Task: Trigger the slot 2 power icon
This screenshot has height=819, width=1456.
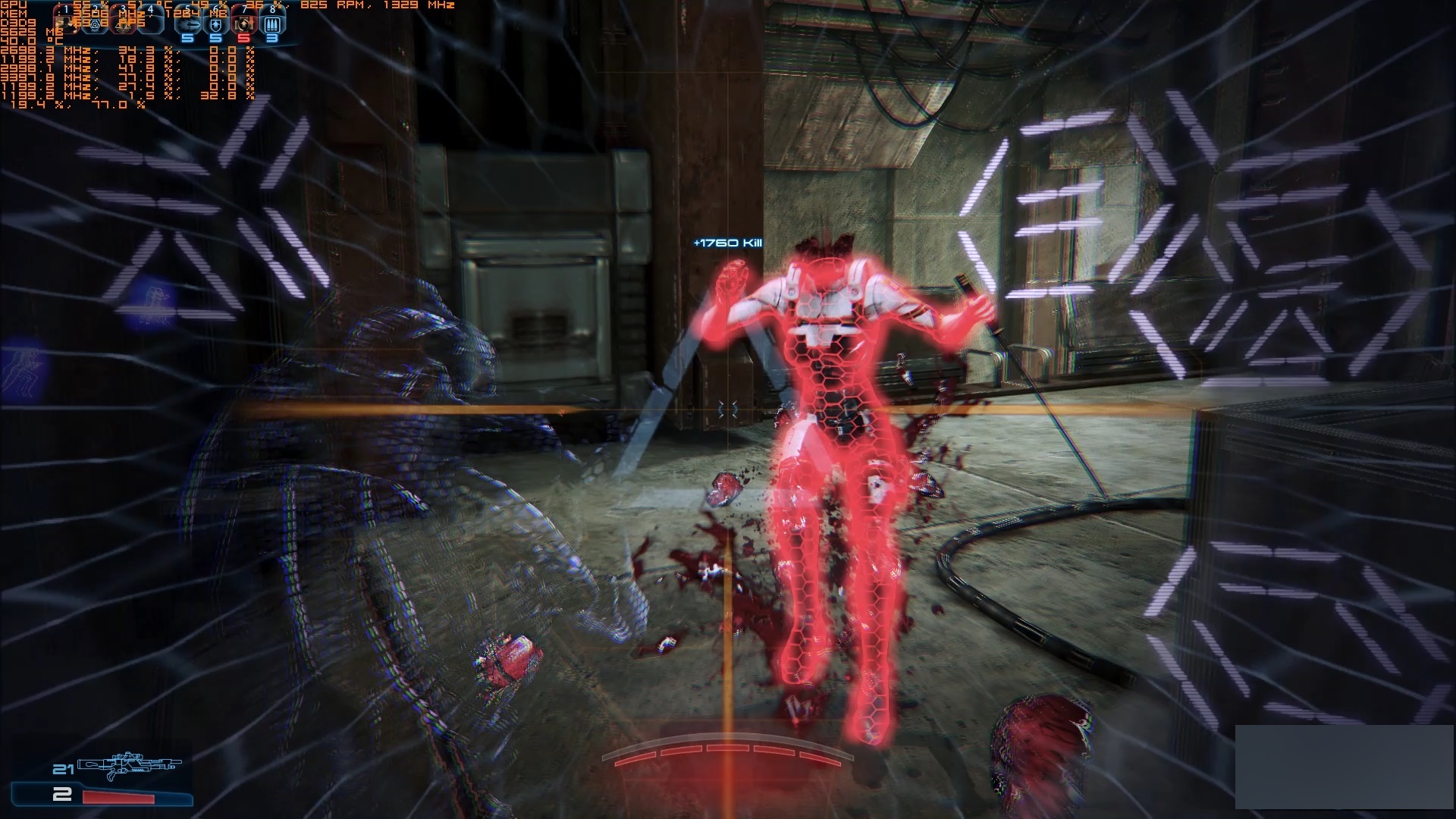Action: (96, 23)
